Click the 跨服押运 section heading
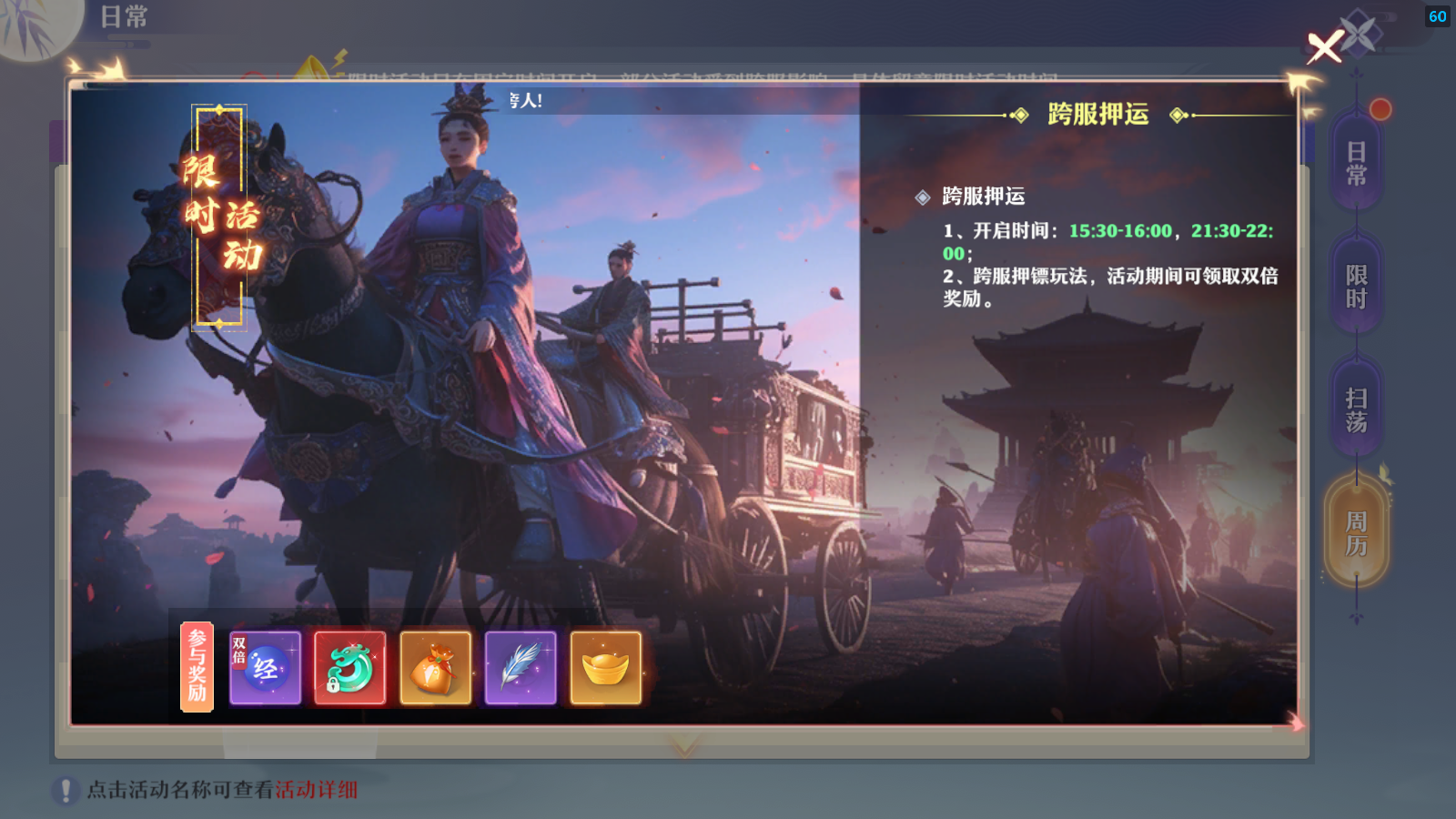Screen dimensions: 1456x819 coord(1097,115)
